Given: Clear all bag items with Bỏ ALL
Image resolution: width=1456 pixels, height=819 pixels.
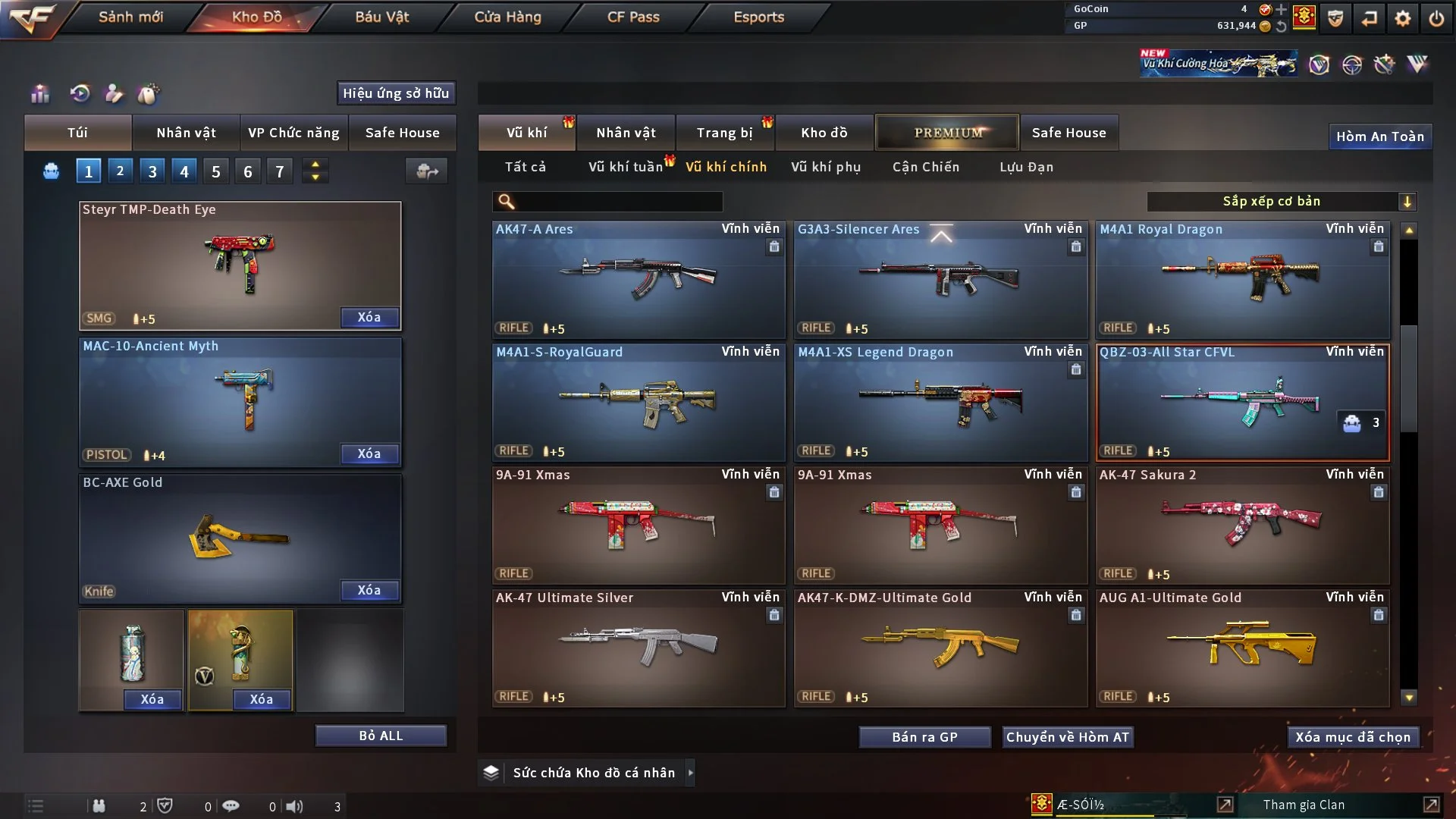Looking at the screenshot, I should pos(381,736).
